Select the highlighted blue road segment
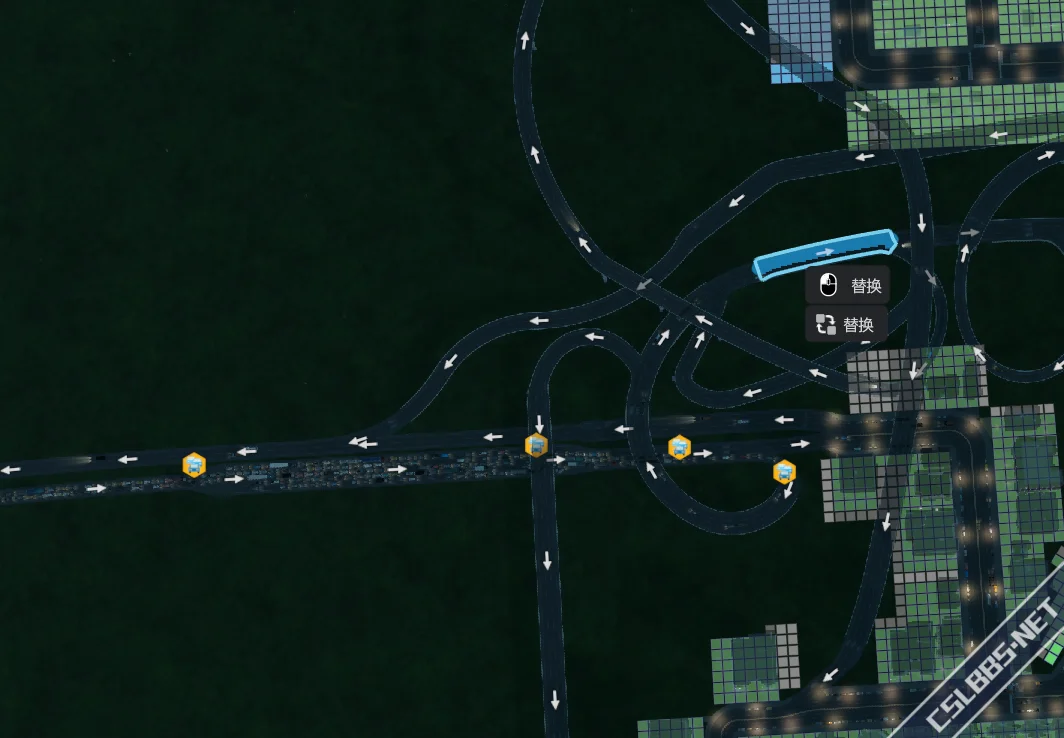The height and width of the screenshot is (738, 1064). (x=824, y=254)
